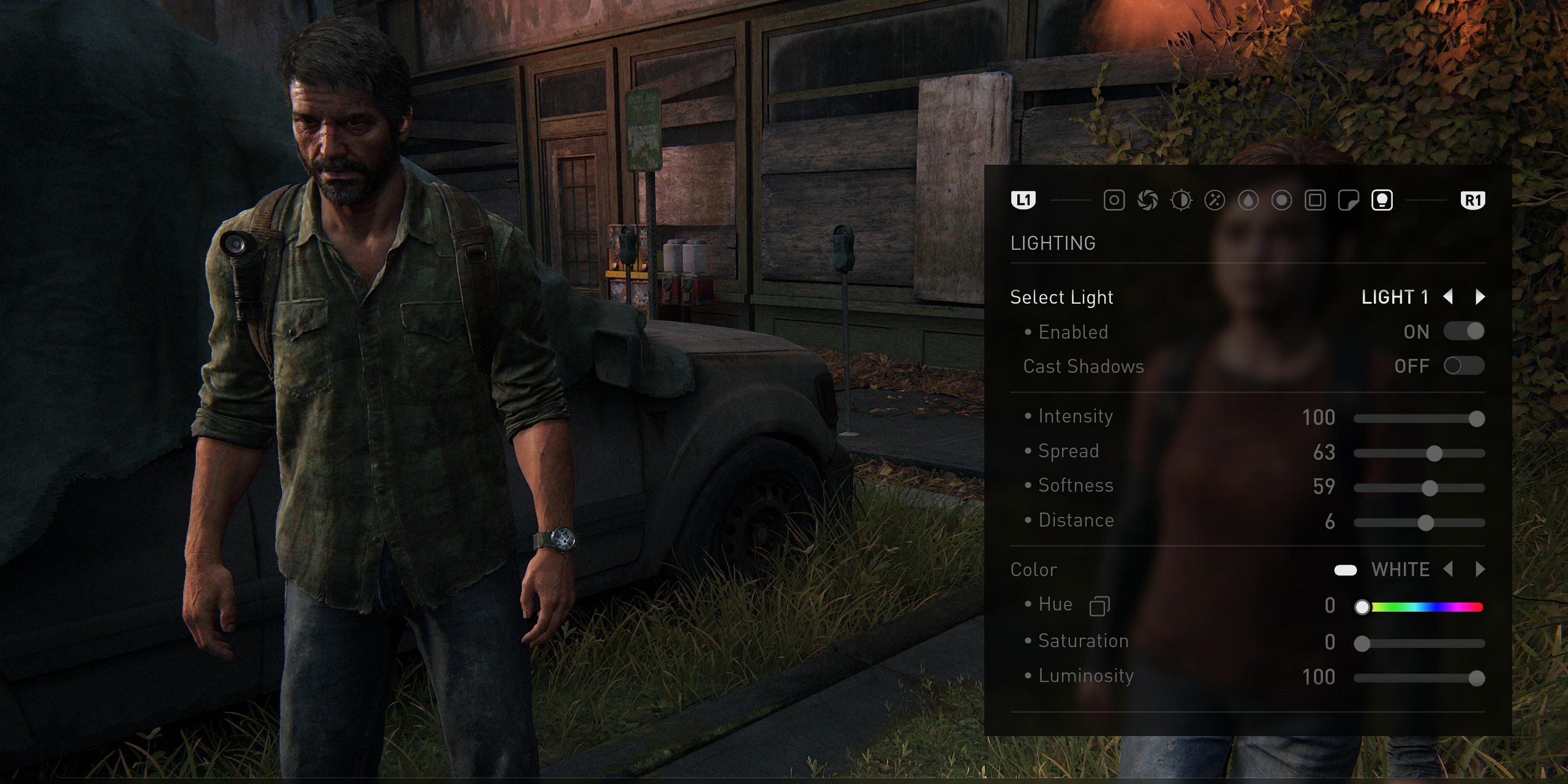Open the Stickers folded-page icon tab
1568x784 pixels.
tap(1350, 201)
